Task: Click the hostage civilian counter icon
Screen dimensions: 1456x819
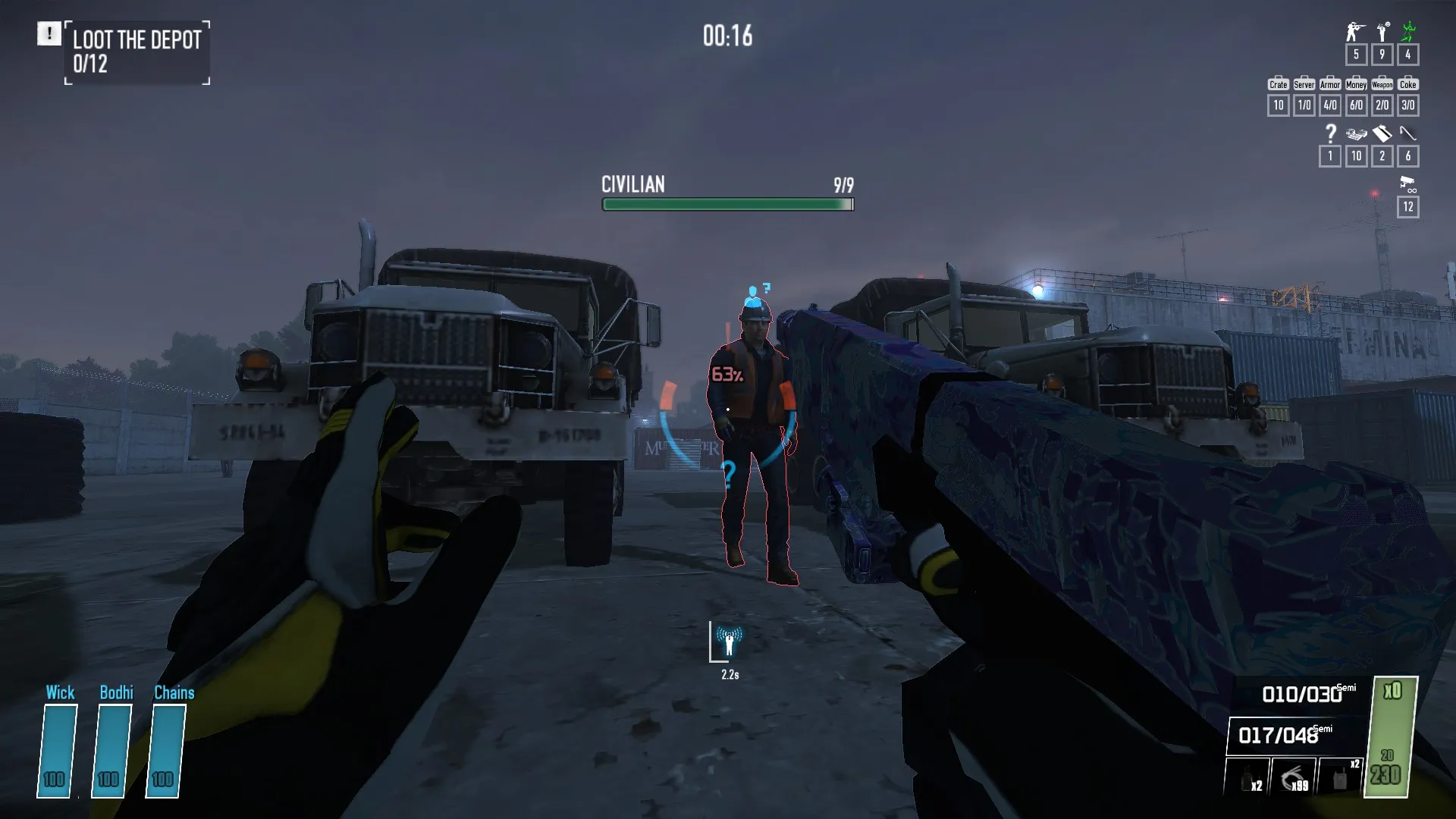Action: [1382, 32]
